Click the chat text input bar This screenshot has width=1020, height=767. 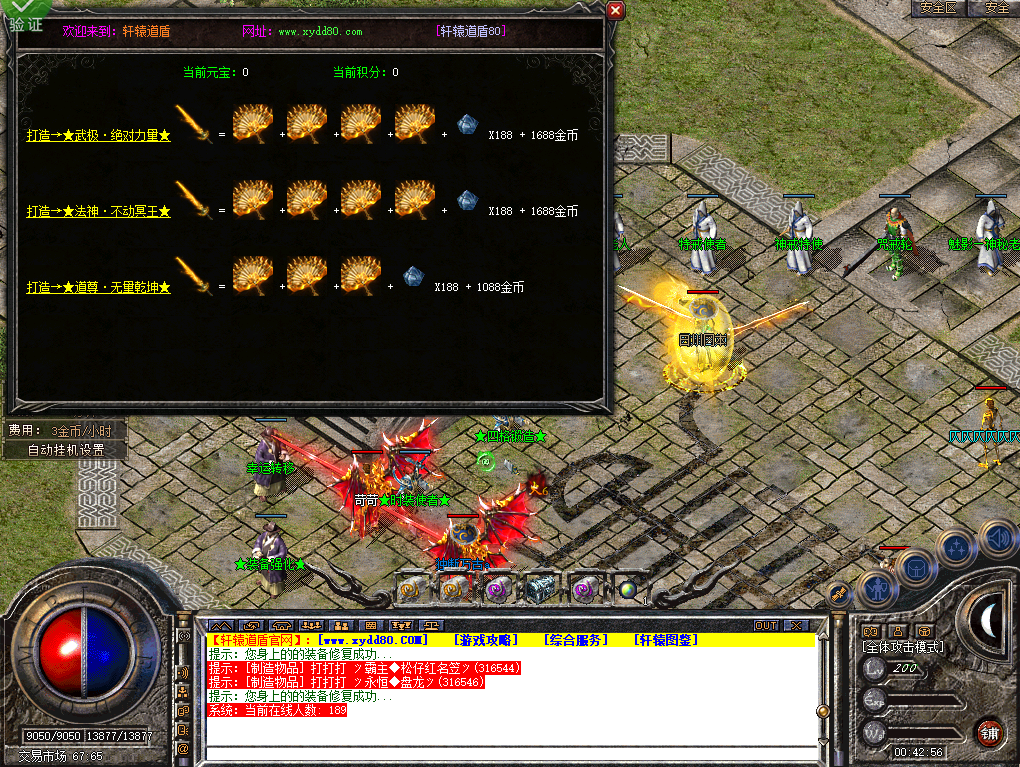(x=510, y=753)
